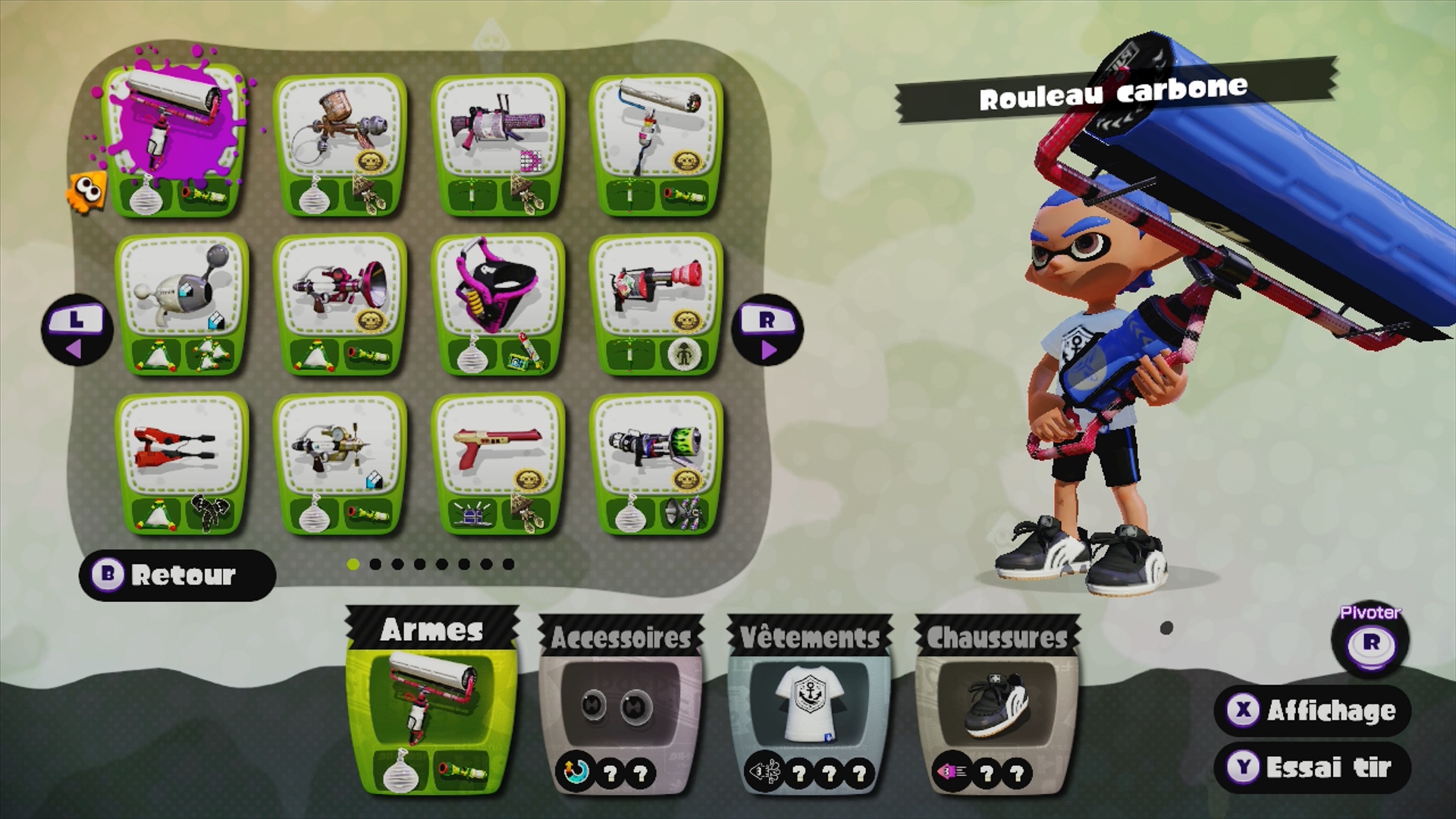Go to the previous weapon page
Screen dimensions: 1456x819
click(x=77, y=331)
